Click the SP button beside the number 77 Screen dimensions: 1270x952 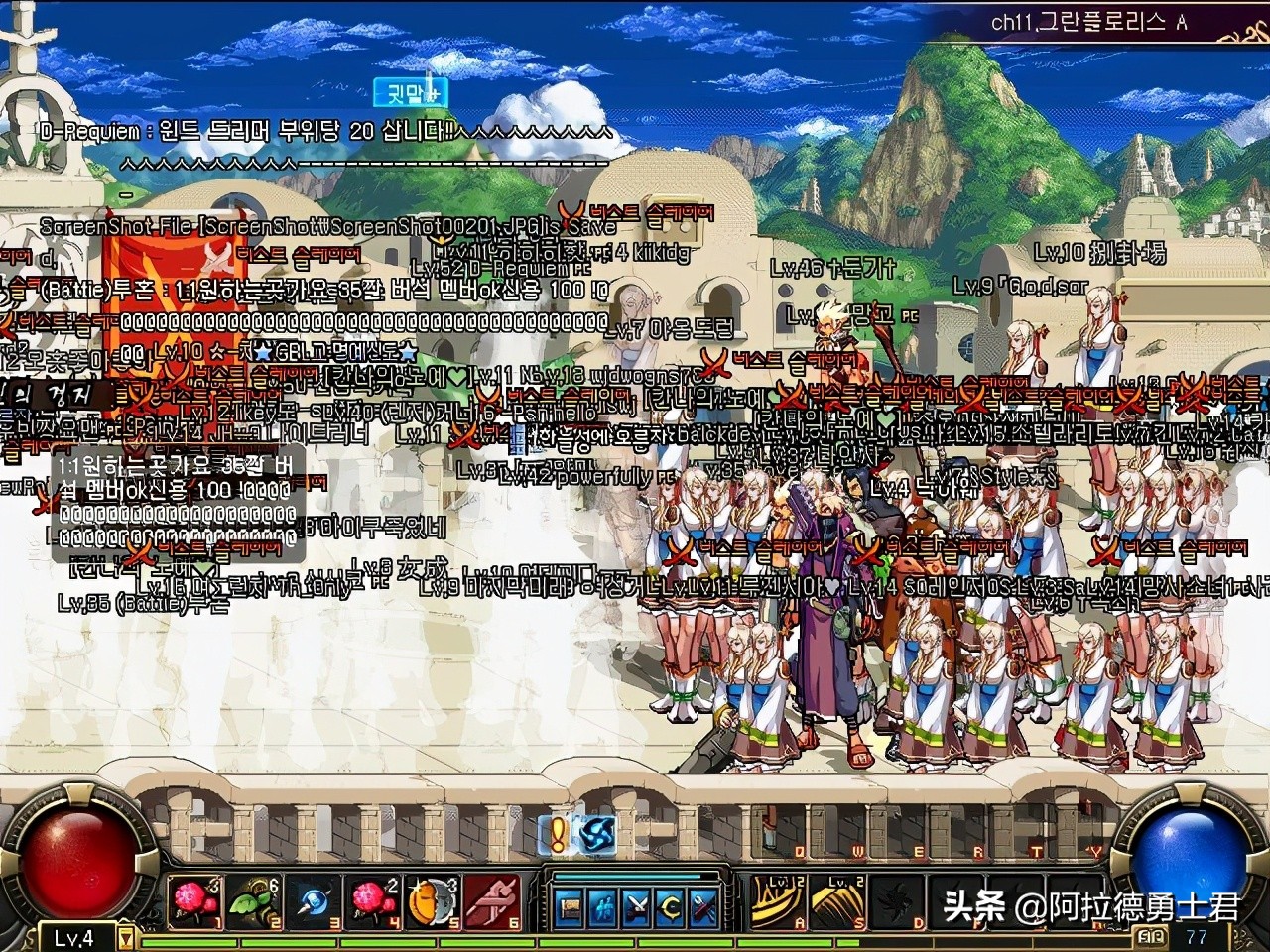(1153, 936)
